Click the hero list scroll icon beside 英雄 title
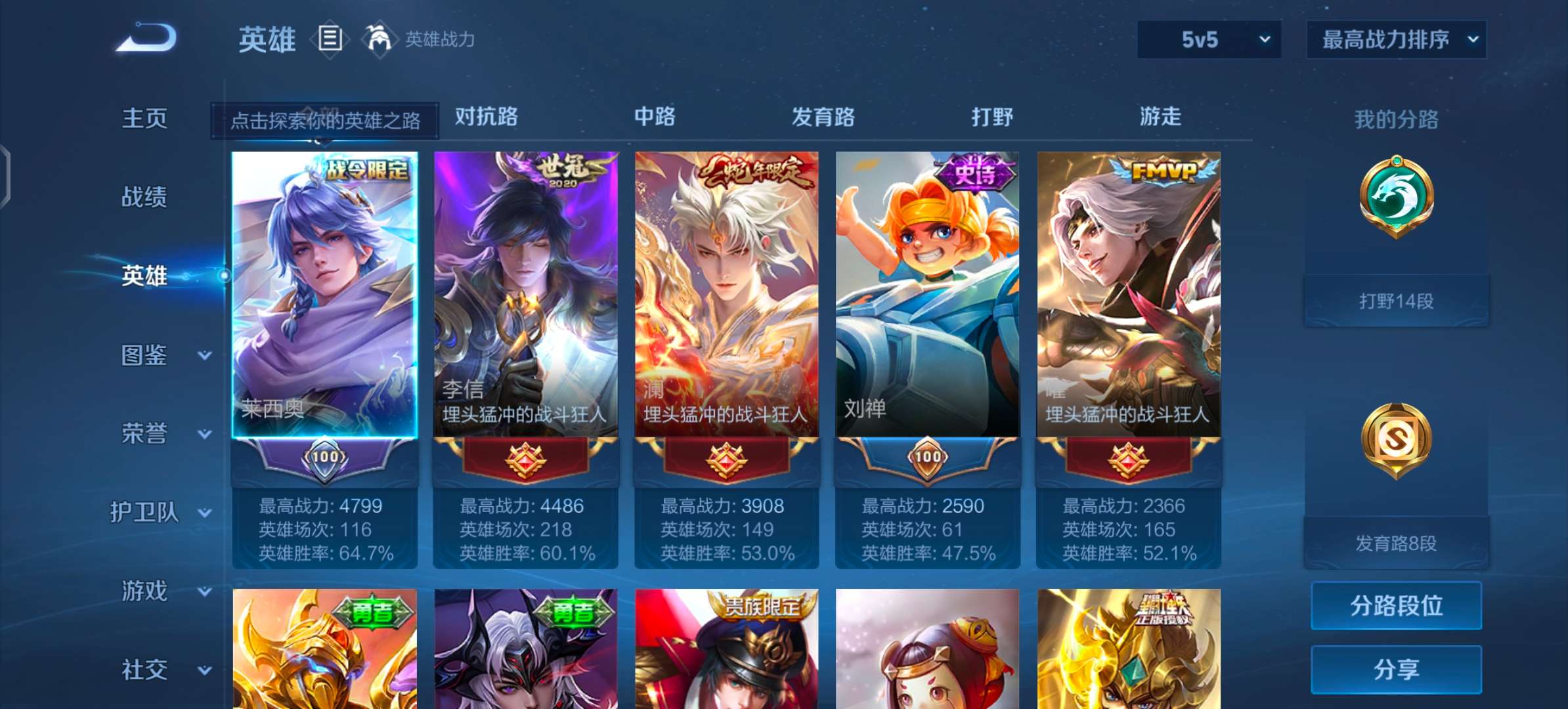The width and height of the screenshot is (1568, 709). [x=330, y=38]
